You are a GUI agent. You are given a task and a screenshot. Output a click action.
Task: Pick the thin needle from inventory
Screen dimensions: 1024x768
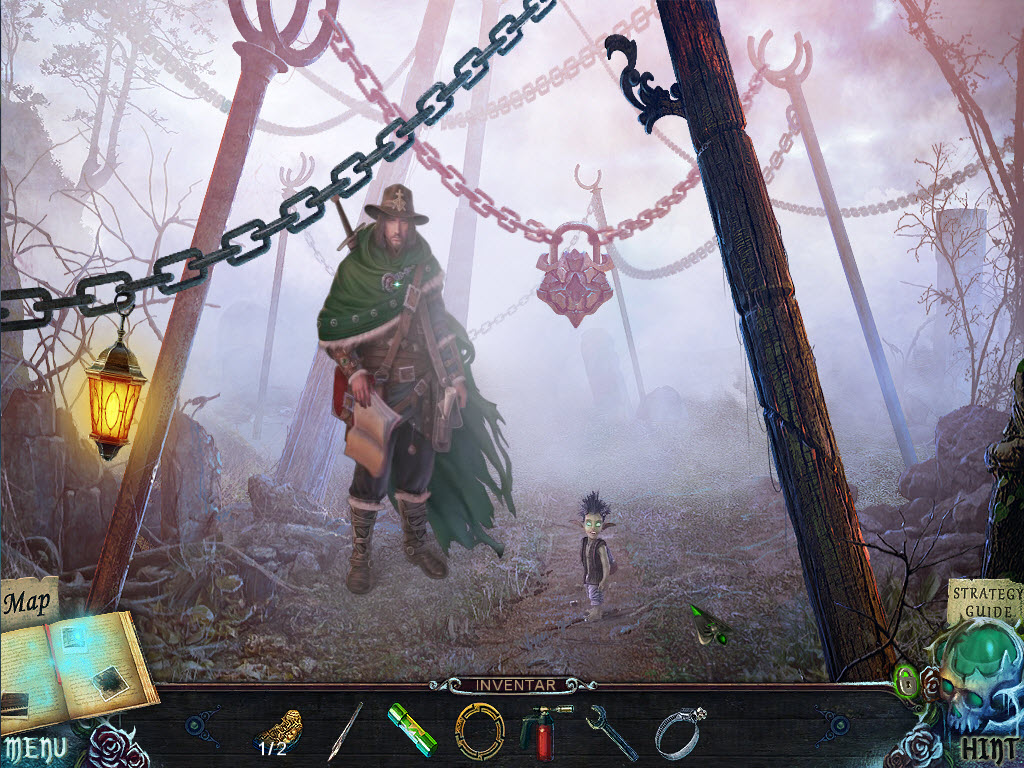(x=346, y=732)
